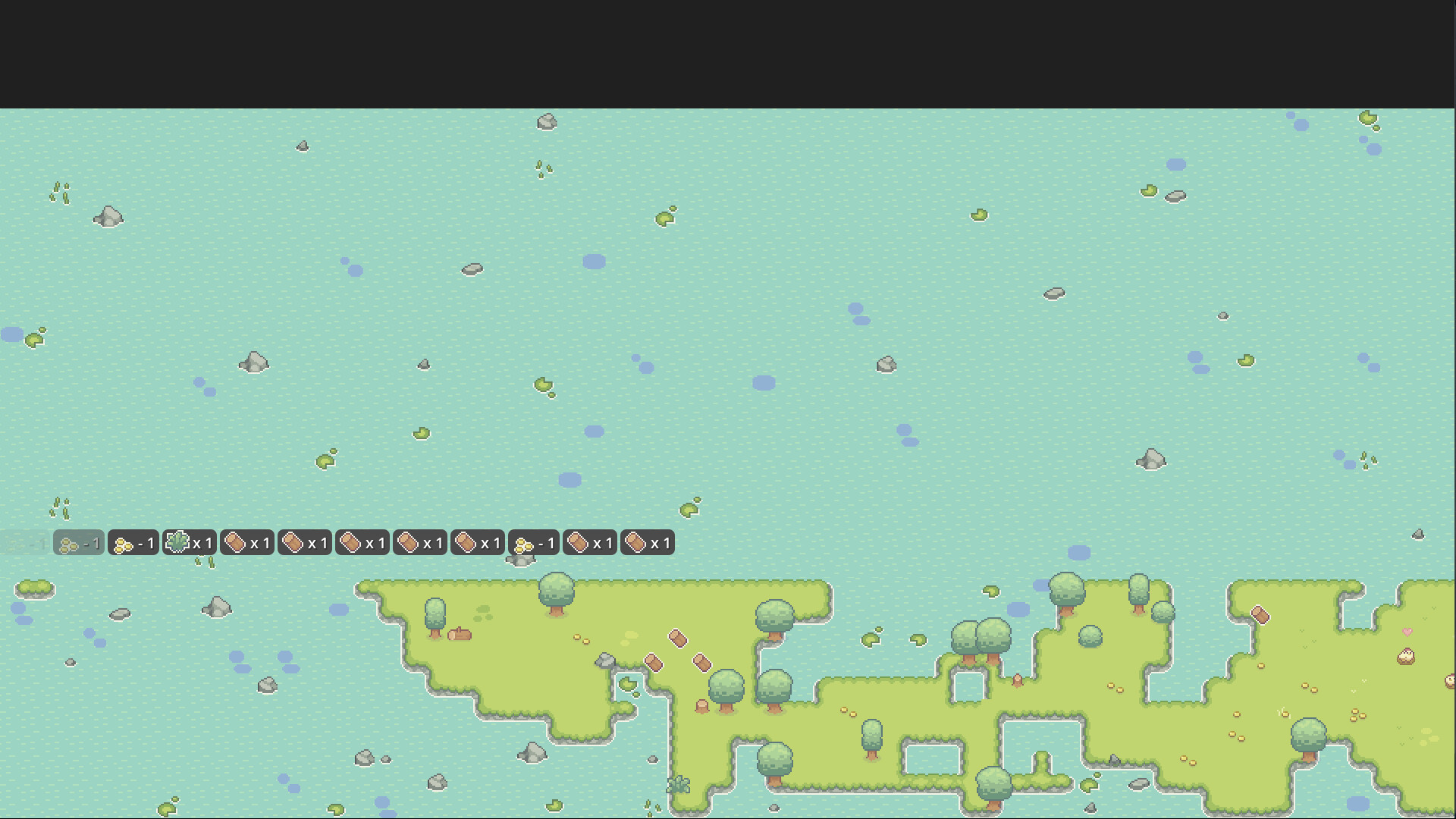The width and height of the screenshot is (1456, 819).
Task: Click the first wood log "x1" badge
Action: [246, 543]
